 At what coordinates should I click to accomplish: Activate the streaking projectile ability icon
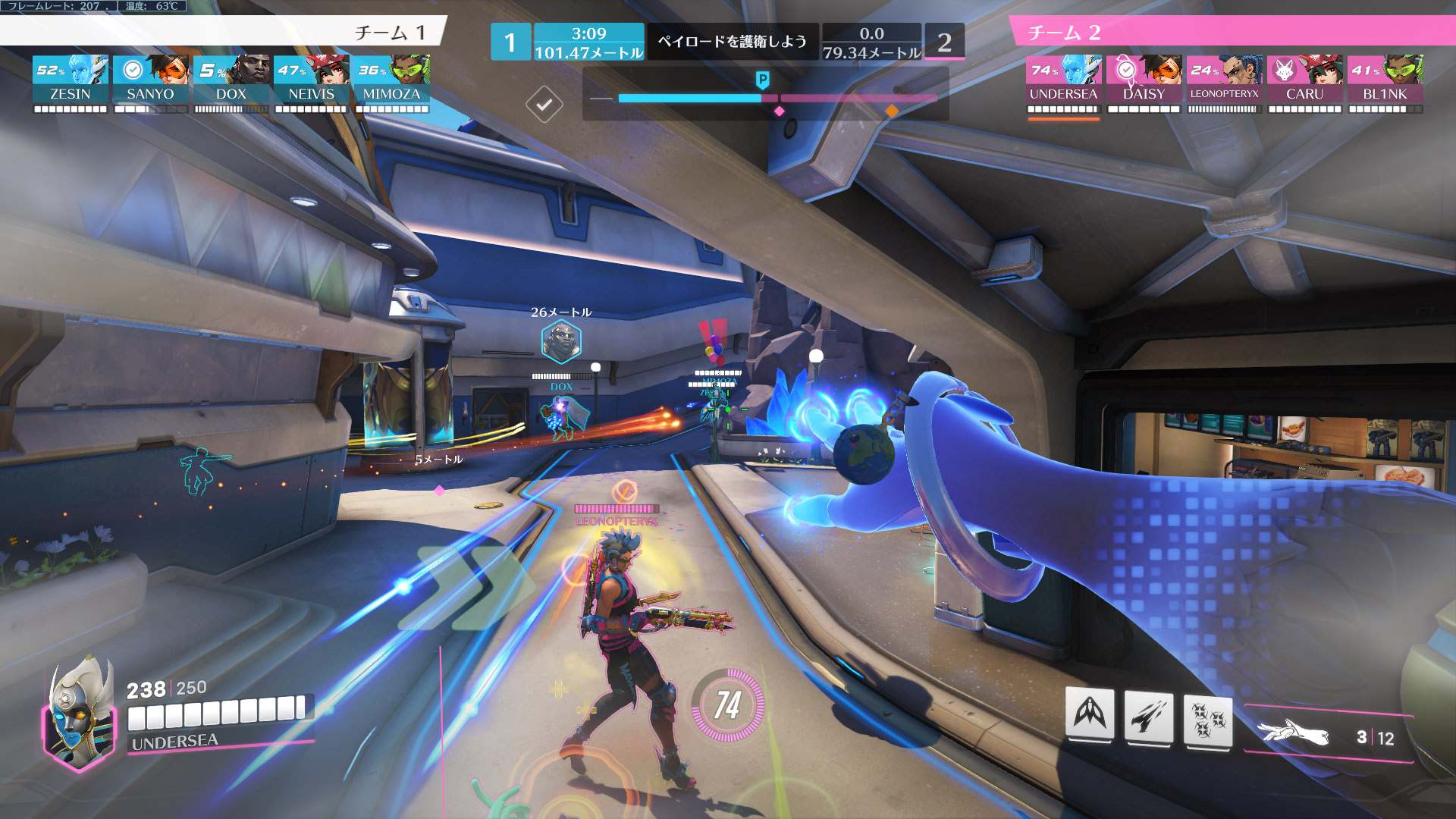tap(1148, 717)
